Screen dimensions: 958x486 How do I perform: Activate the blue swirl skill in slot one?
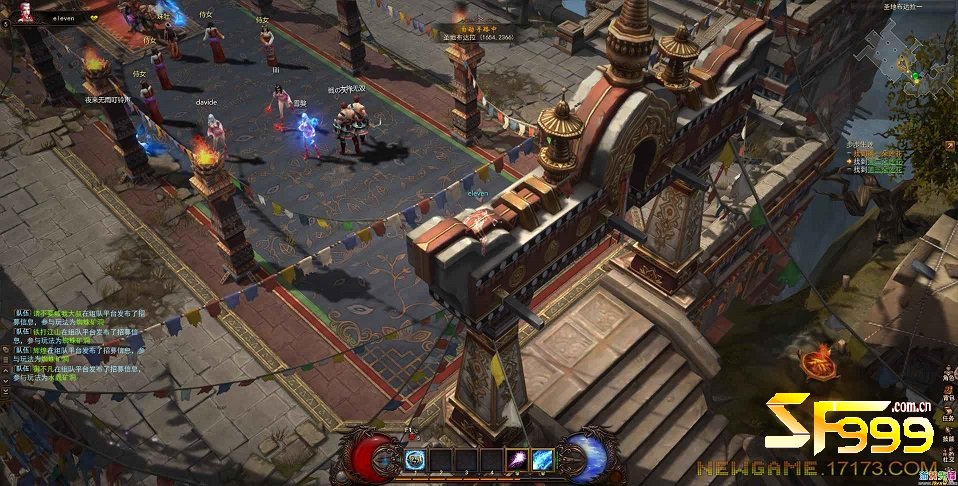pos(415,459)
